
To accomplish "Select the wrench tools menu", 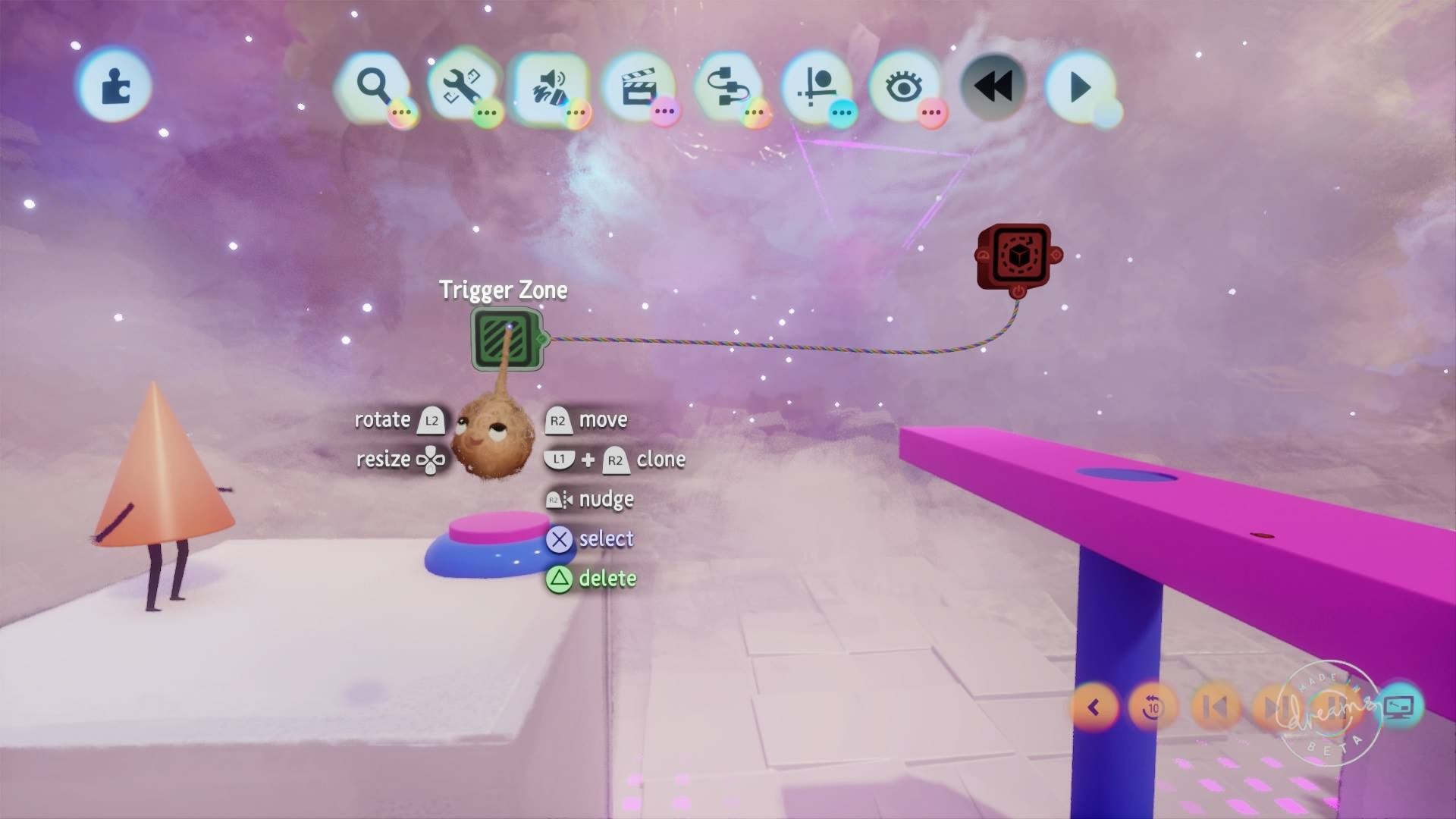I will [462, 86].
